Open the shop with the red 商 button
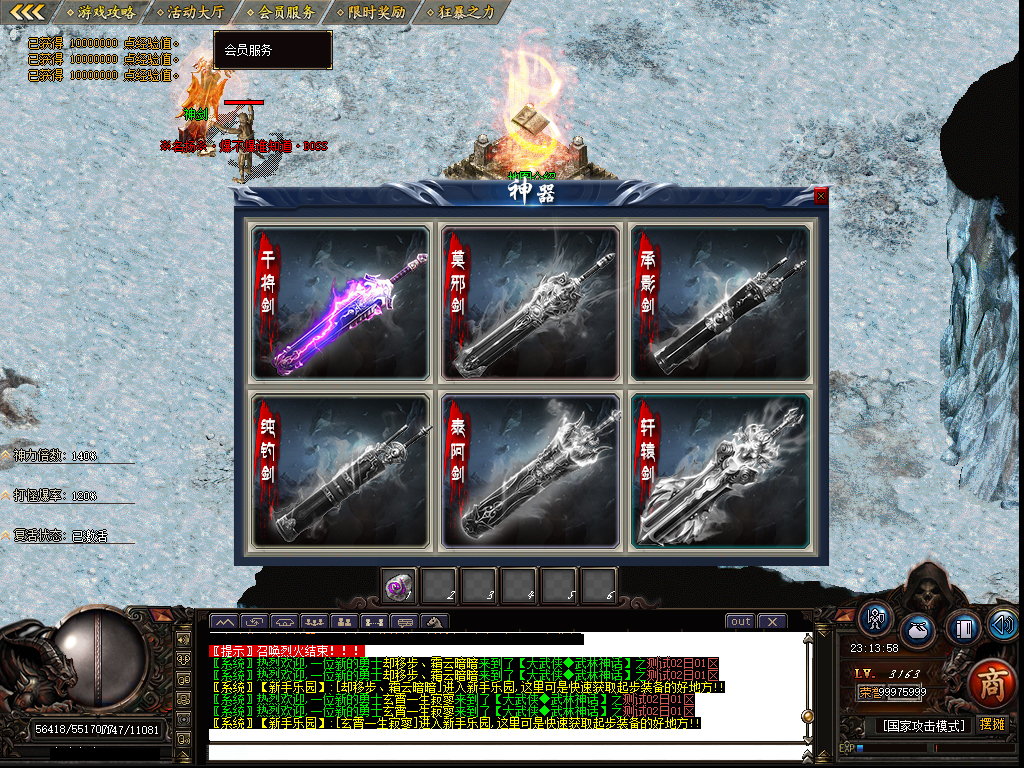The width and height of the screenshot is (1024, 768). click(x=991, y=683)
